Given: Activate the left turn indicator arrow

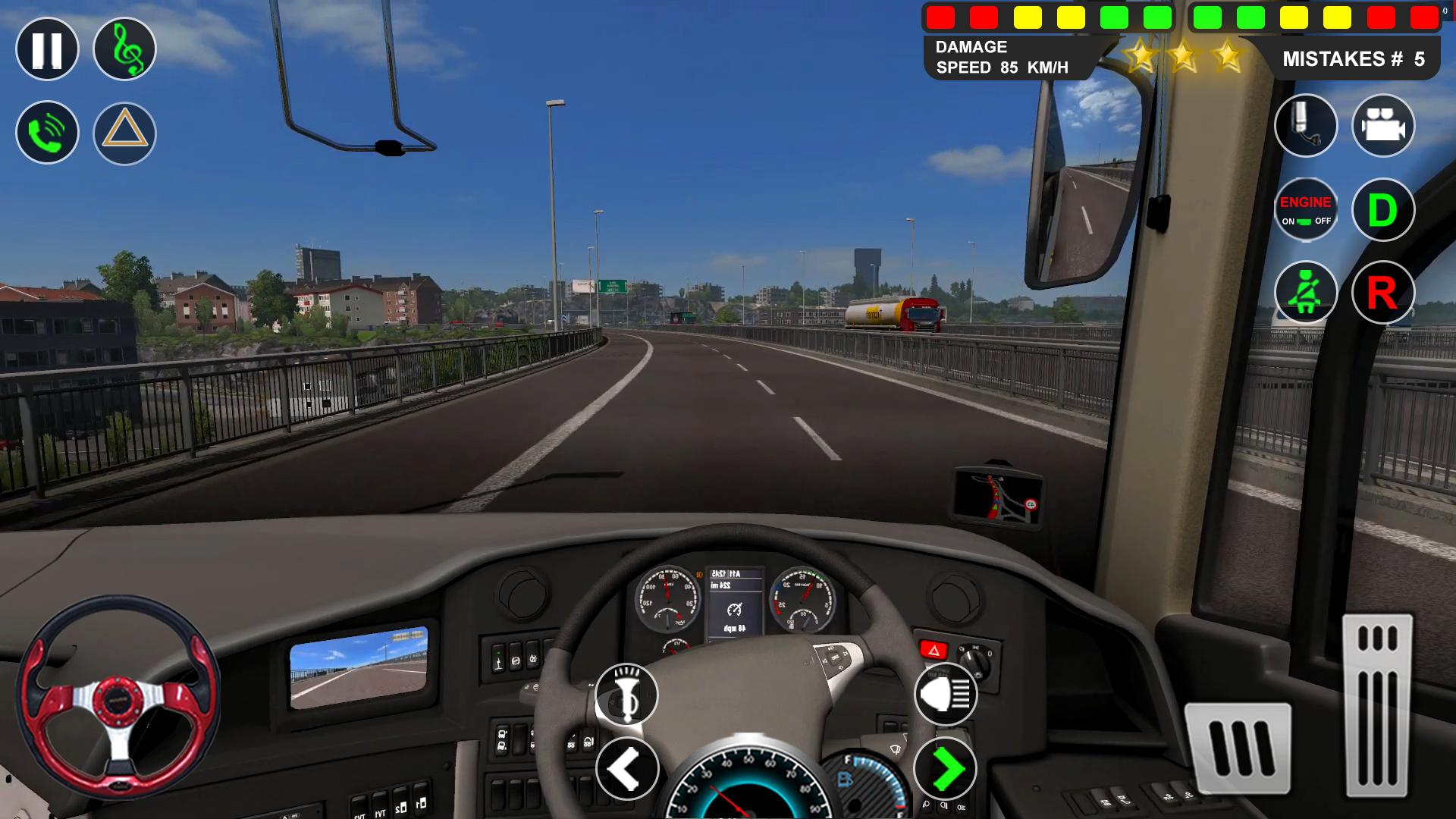Looking at the screenshot, I should (x=626, y=769).
